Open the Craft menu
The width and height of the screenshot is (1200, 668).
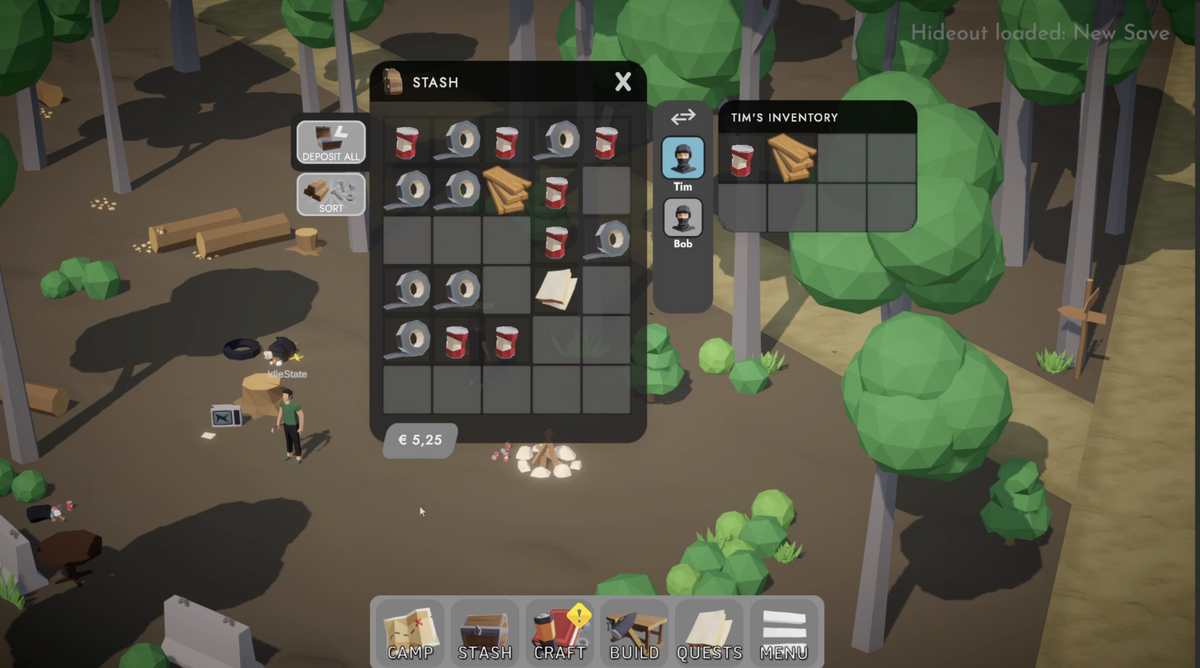559,633
